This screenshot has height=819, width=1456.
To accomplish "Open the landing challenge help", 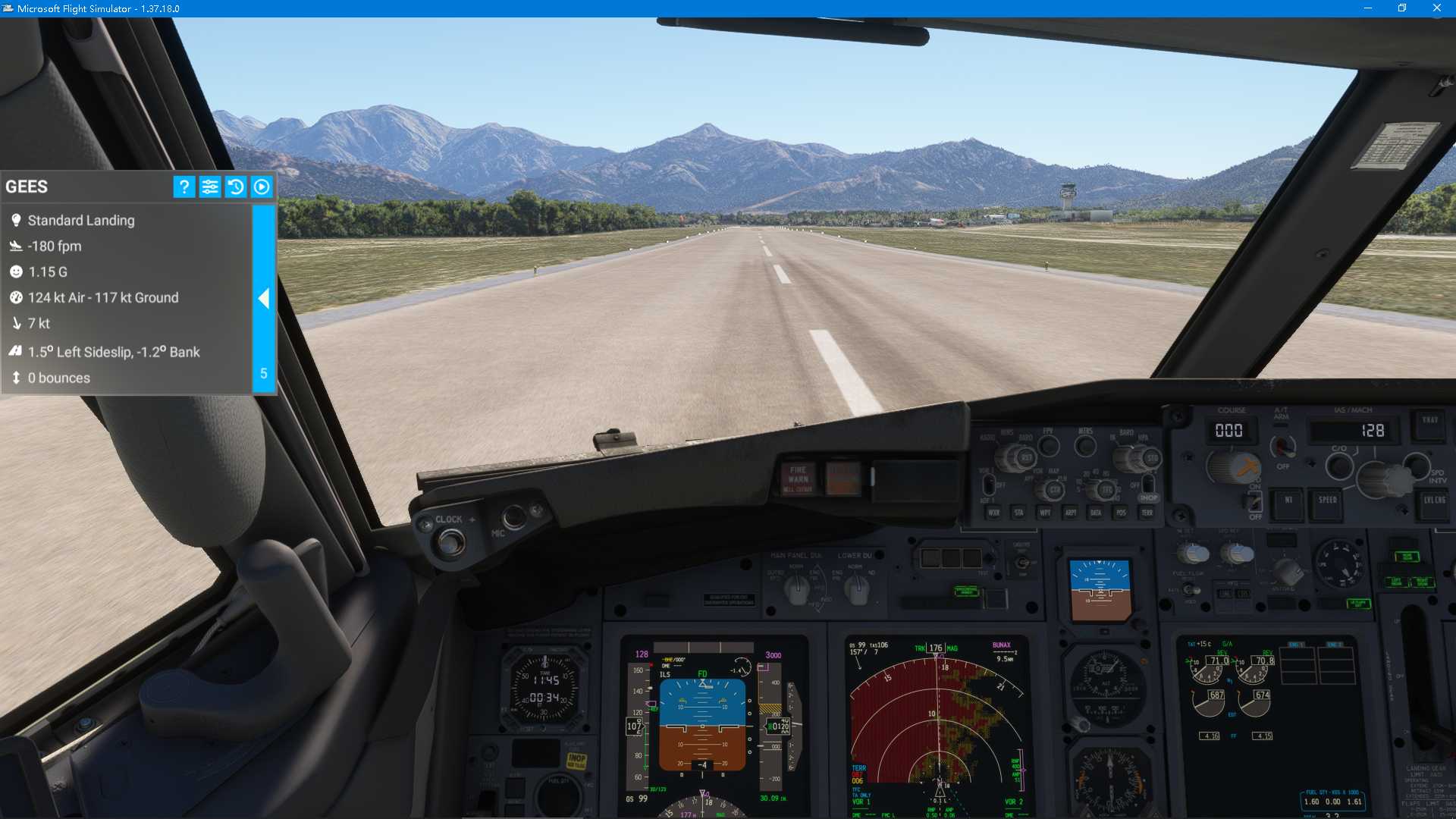I will (x=184, y=187).
